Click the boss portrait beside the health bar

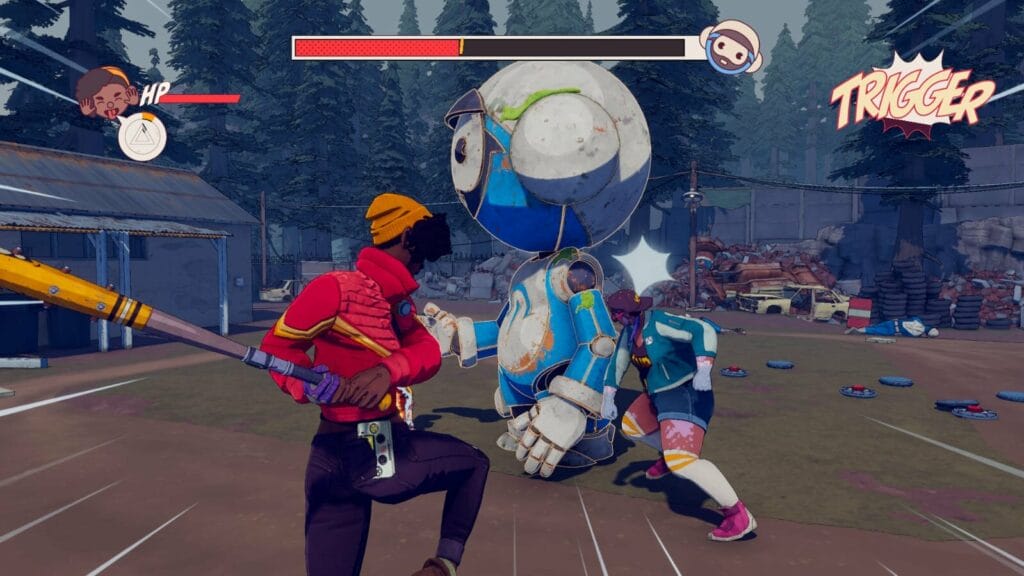[730, 47]
